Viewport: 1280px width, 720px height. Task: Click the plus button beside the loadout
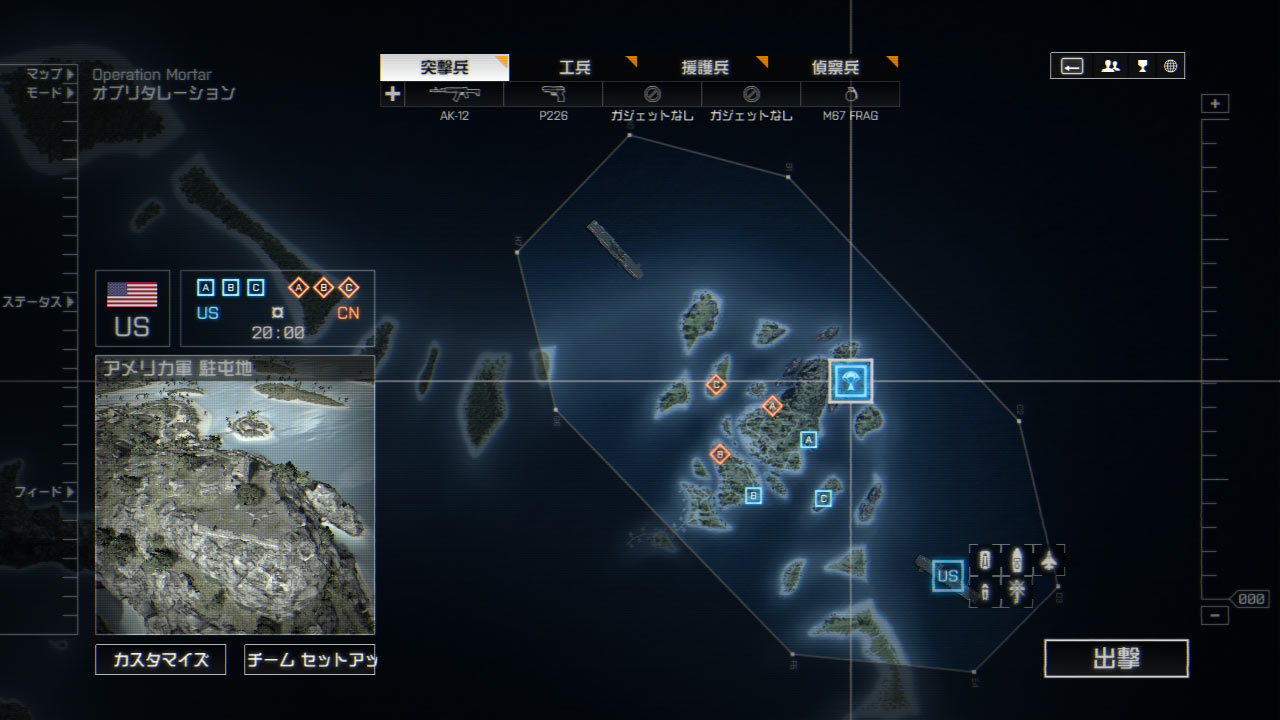point(392,94)
